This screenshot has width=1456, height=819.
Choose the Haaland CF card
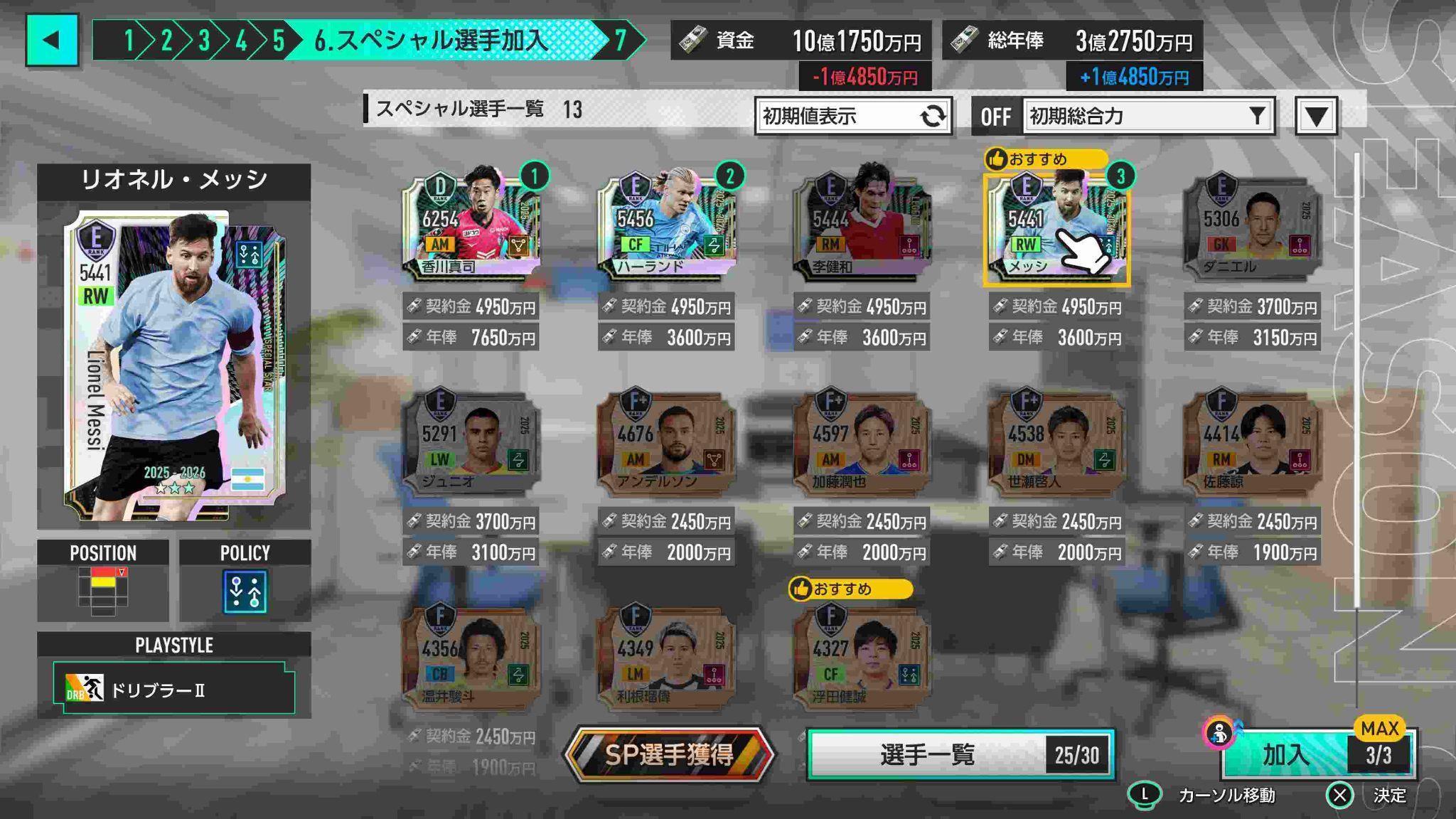click(666, 224)
